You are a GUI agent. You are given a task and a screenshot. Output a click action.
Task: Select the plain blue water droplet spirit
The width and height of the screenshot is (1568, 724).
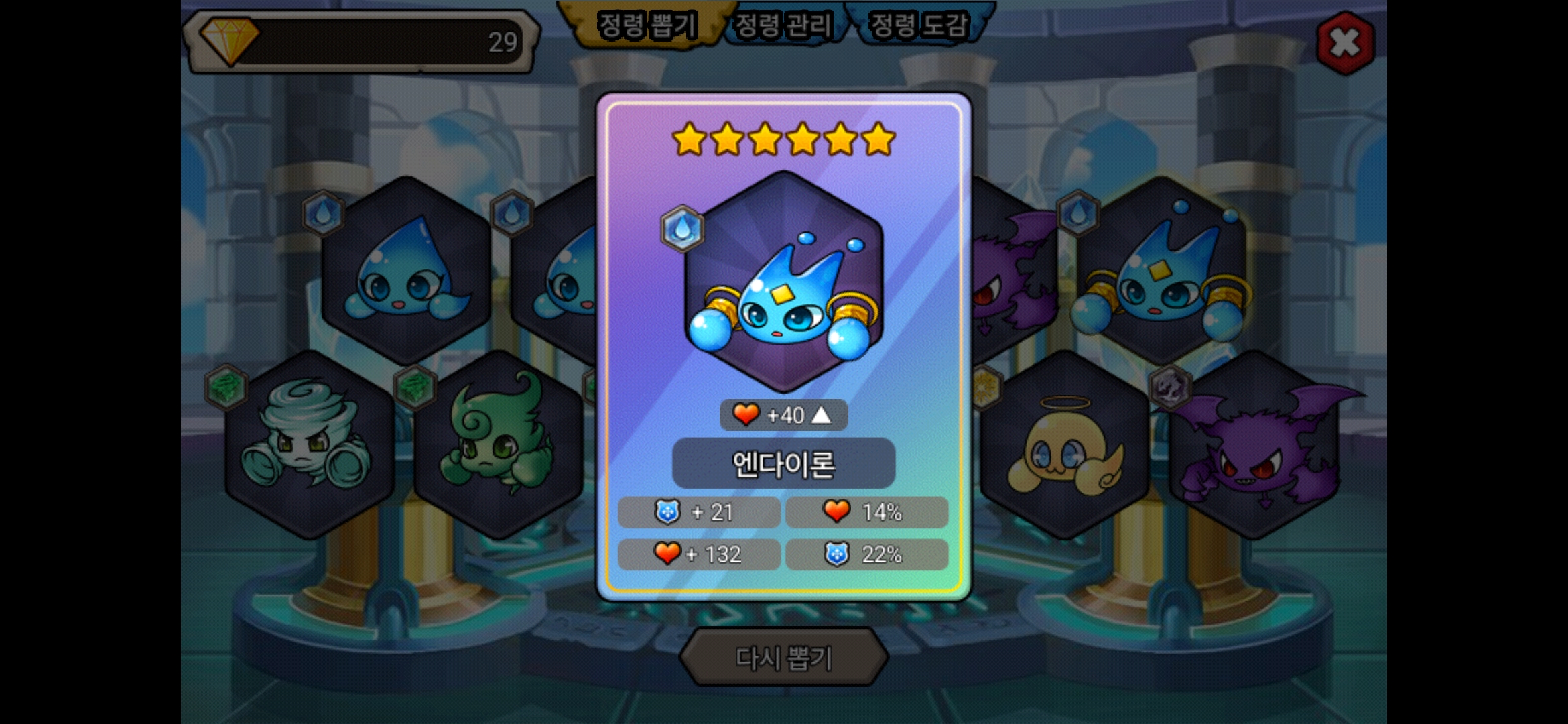(406, 271)
